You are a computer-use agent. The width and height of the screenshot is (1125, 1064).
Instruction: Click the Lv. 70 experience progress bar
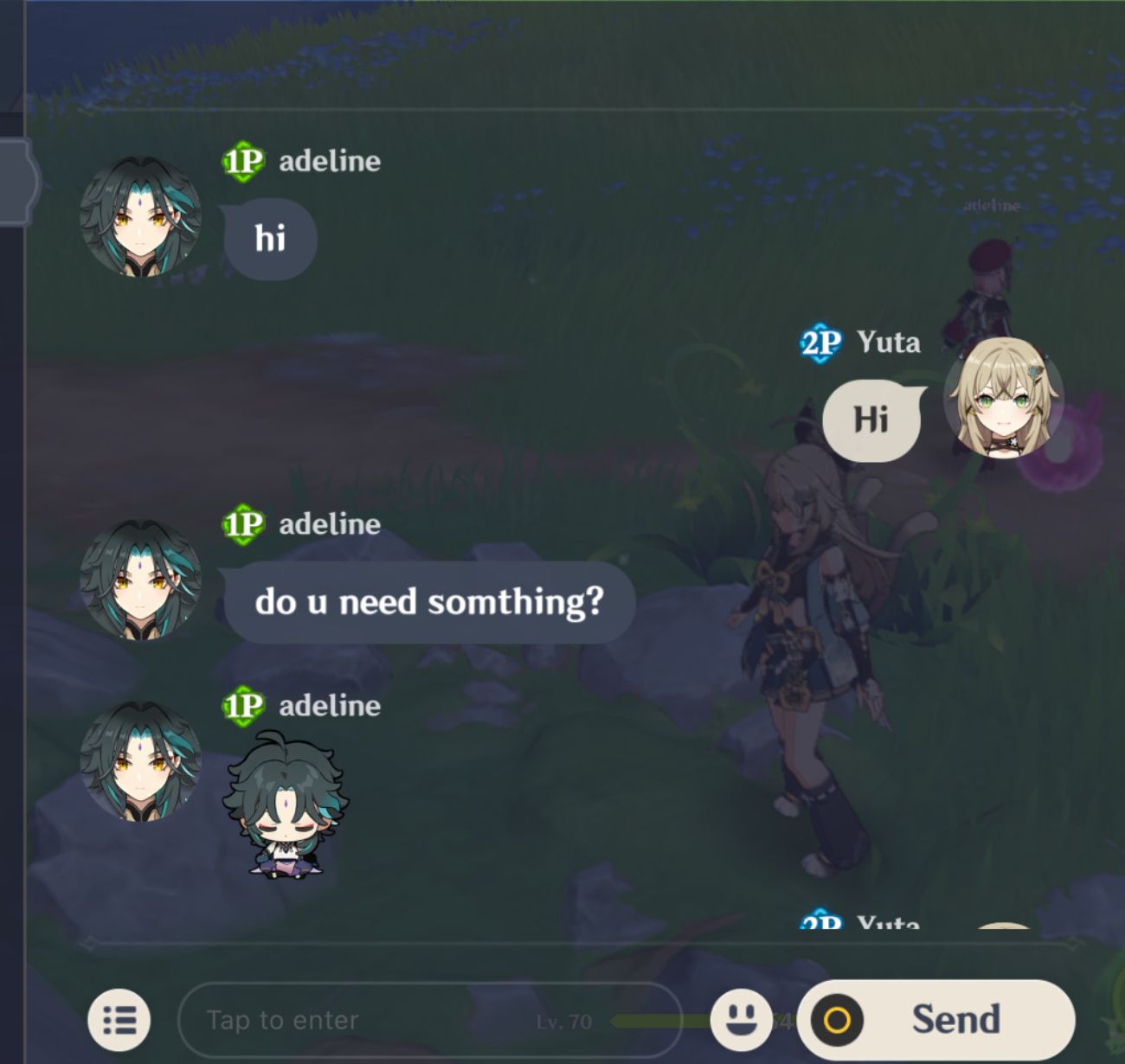[x=649, y=1021]
